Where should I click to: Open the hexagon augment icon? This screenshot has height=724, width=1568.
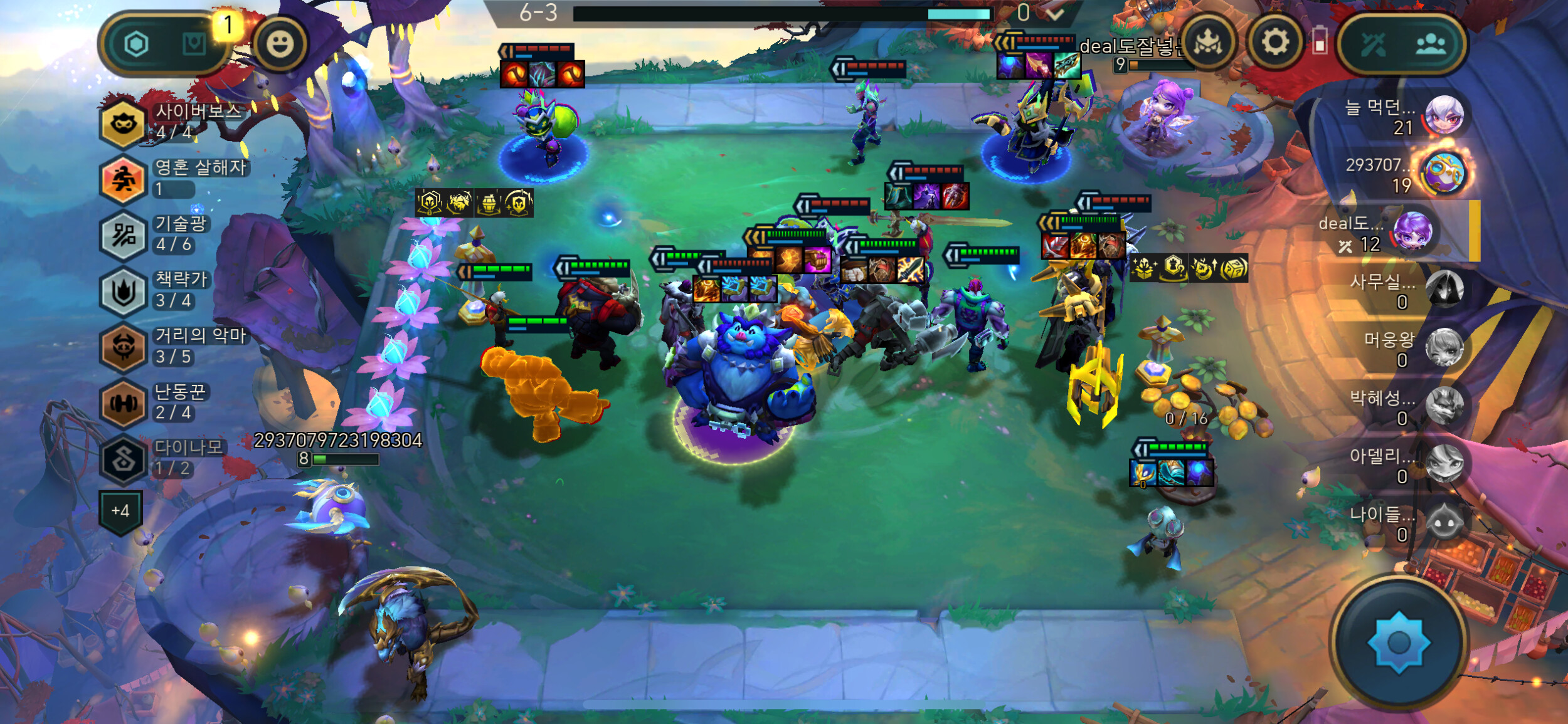[x=136, y=44]
